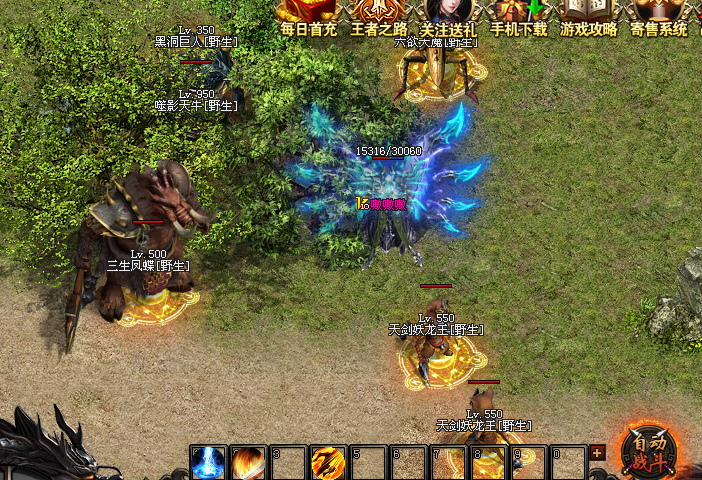Use the fire slash skill in hotbar
This screenshot has height=480, width=702.
click(248, 462)
